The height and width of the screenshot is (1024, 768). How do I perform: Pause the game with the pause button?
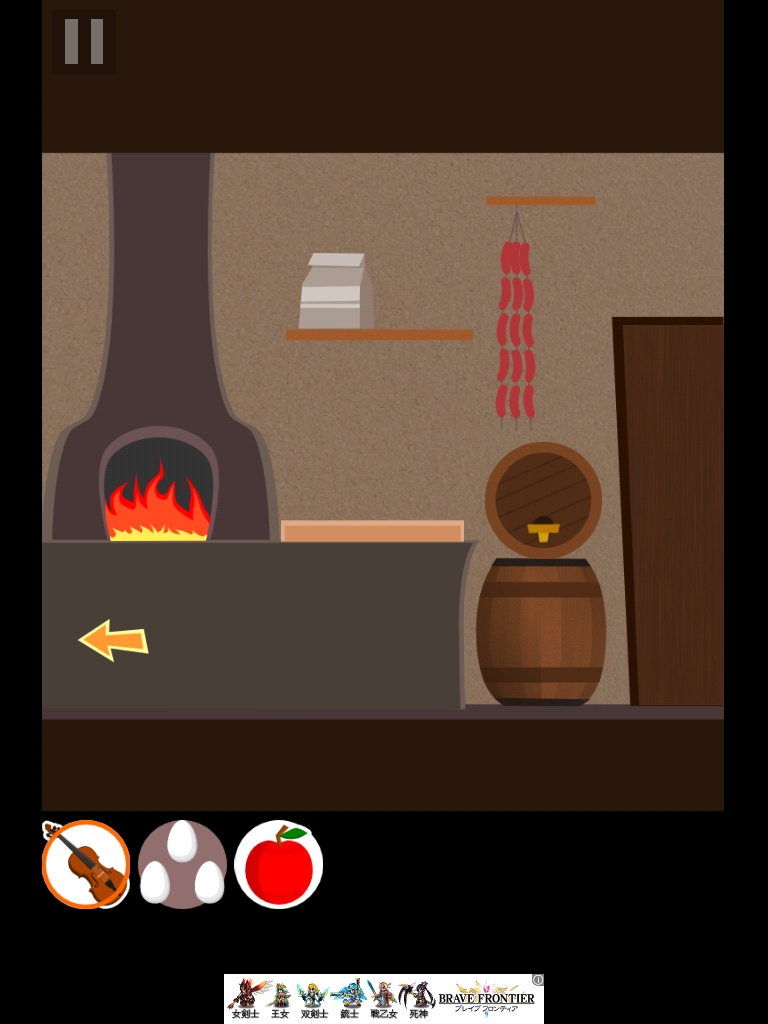84,42
